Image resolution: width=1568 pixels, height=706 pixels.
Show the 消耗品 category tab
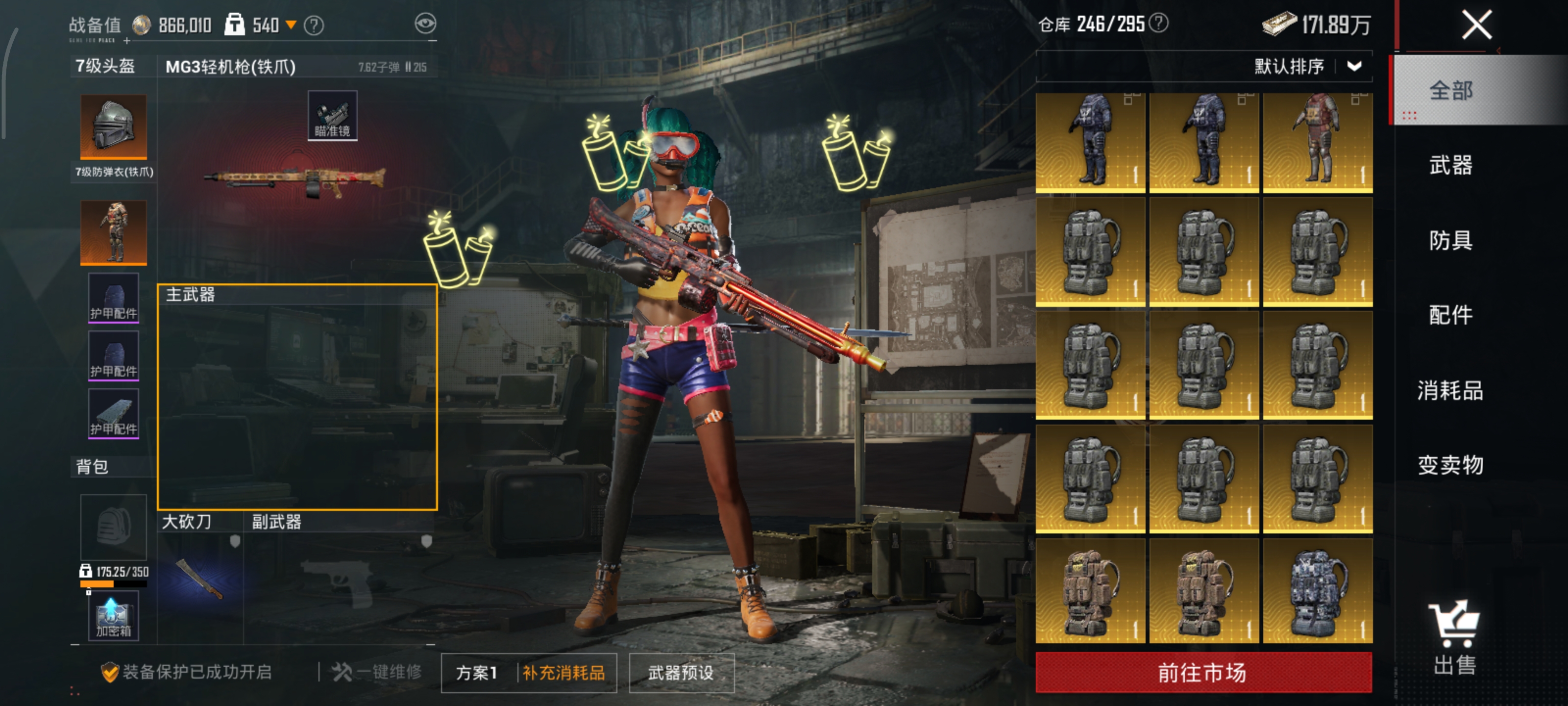coord(1450,390)
